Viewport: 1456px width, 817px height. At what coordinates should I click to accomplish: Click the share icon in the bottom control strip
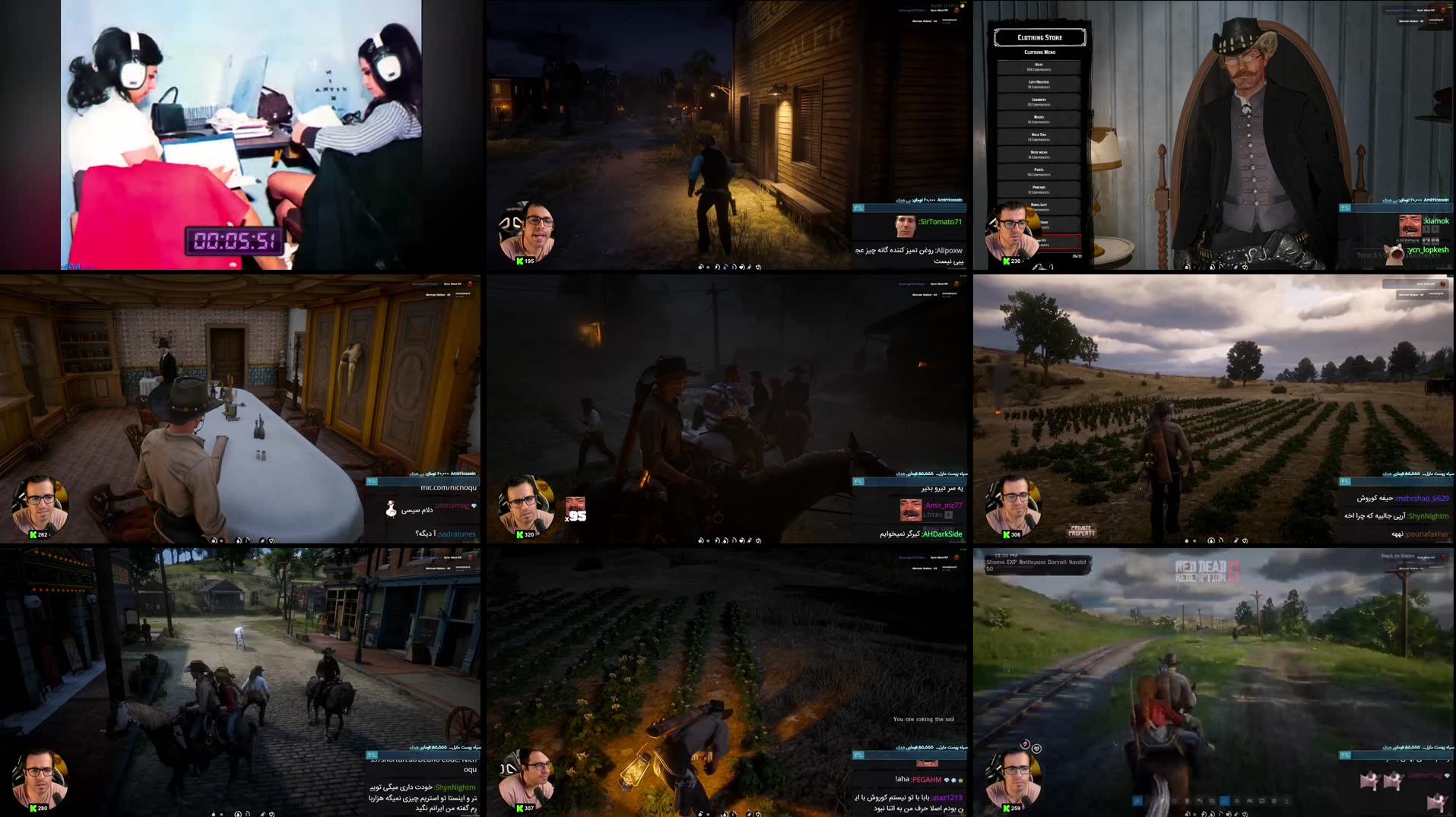[749, 540]
